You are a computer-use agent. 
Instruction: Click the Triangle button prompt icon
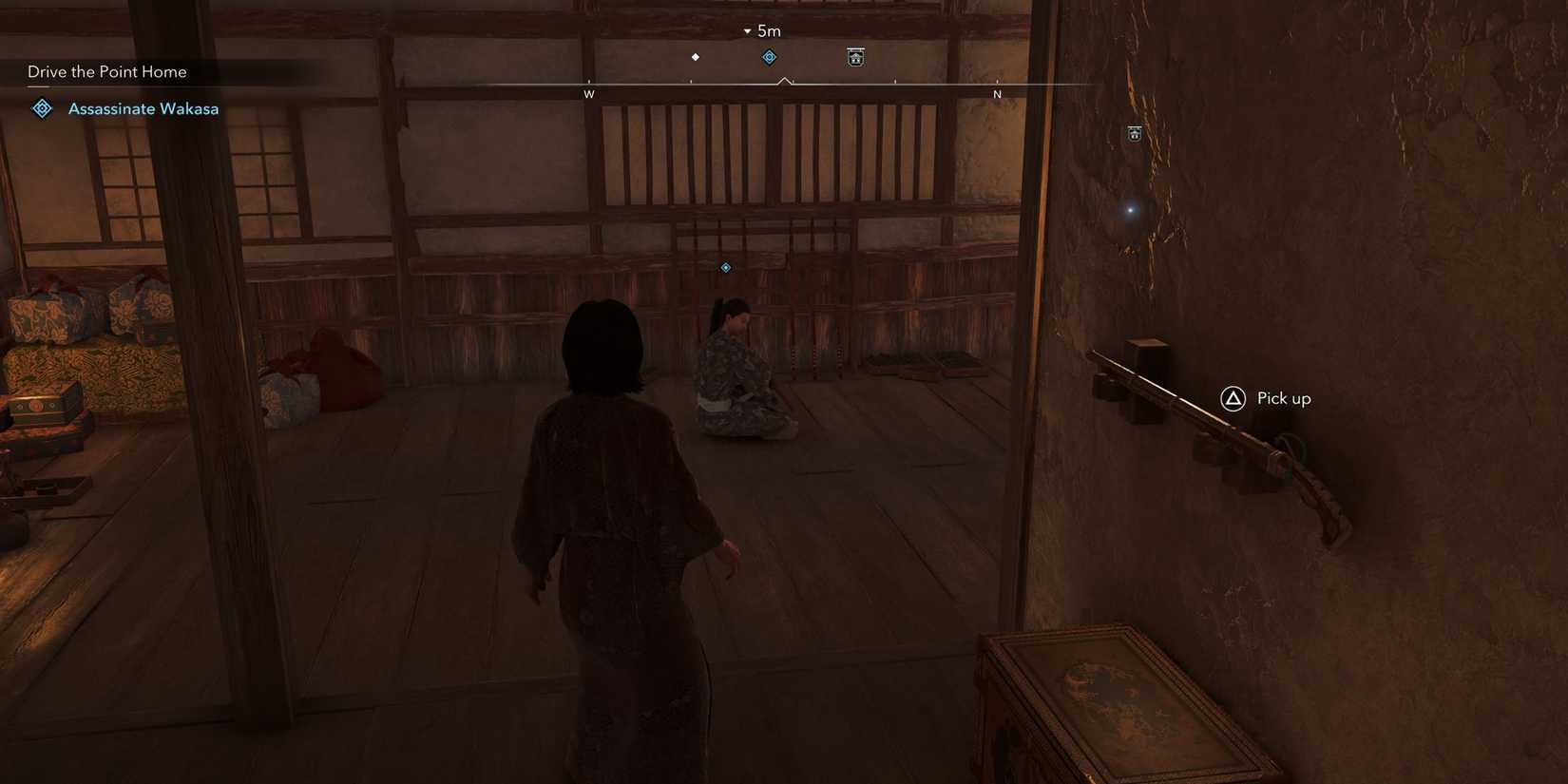(1233, 398)
